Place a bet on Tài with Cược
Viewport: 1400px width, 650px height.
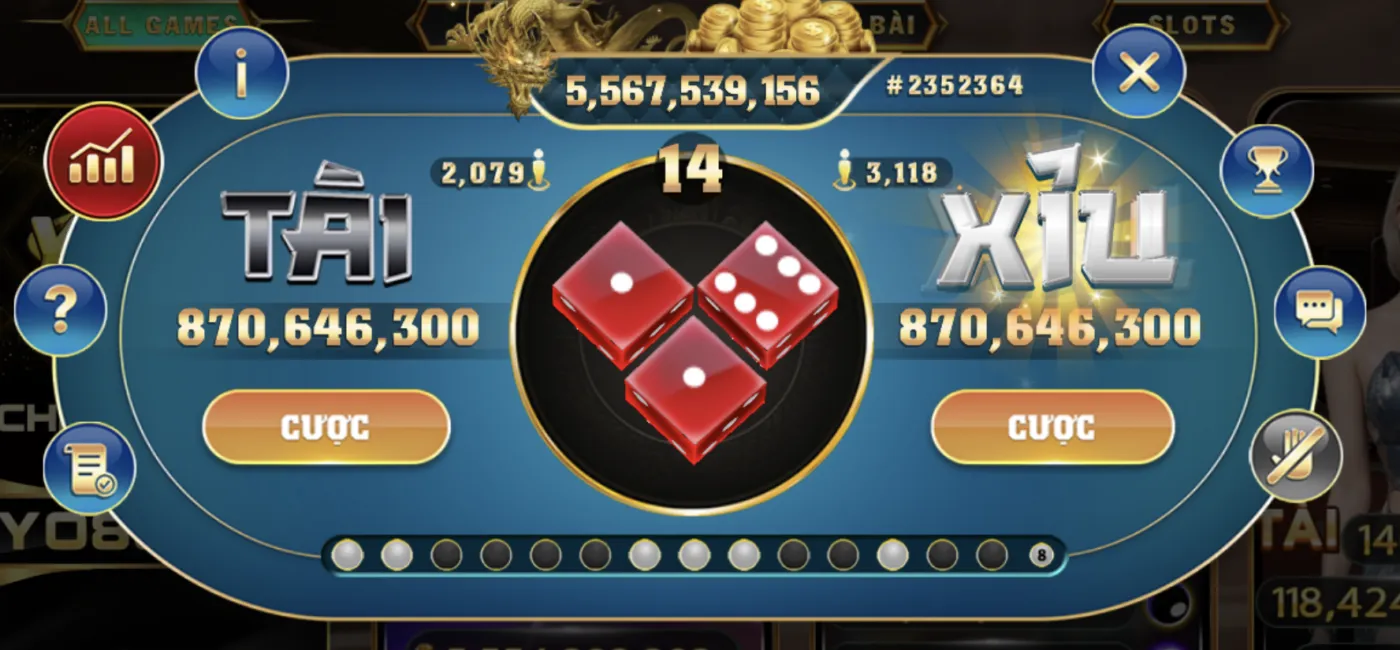tap(326, 427)
